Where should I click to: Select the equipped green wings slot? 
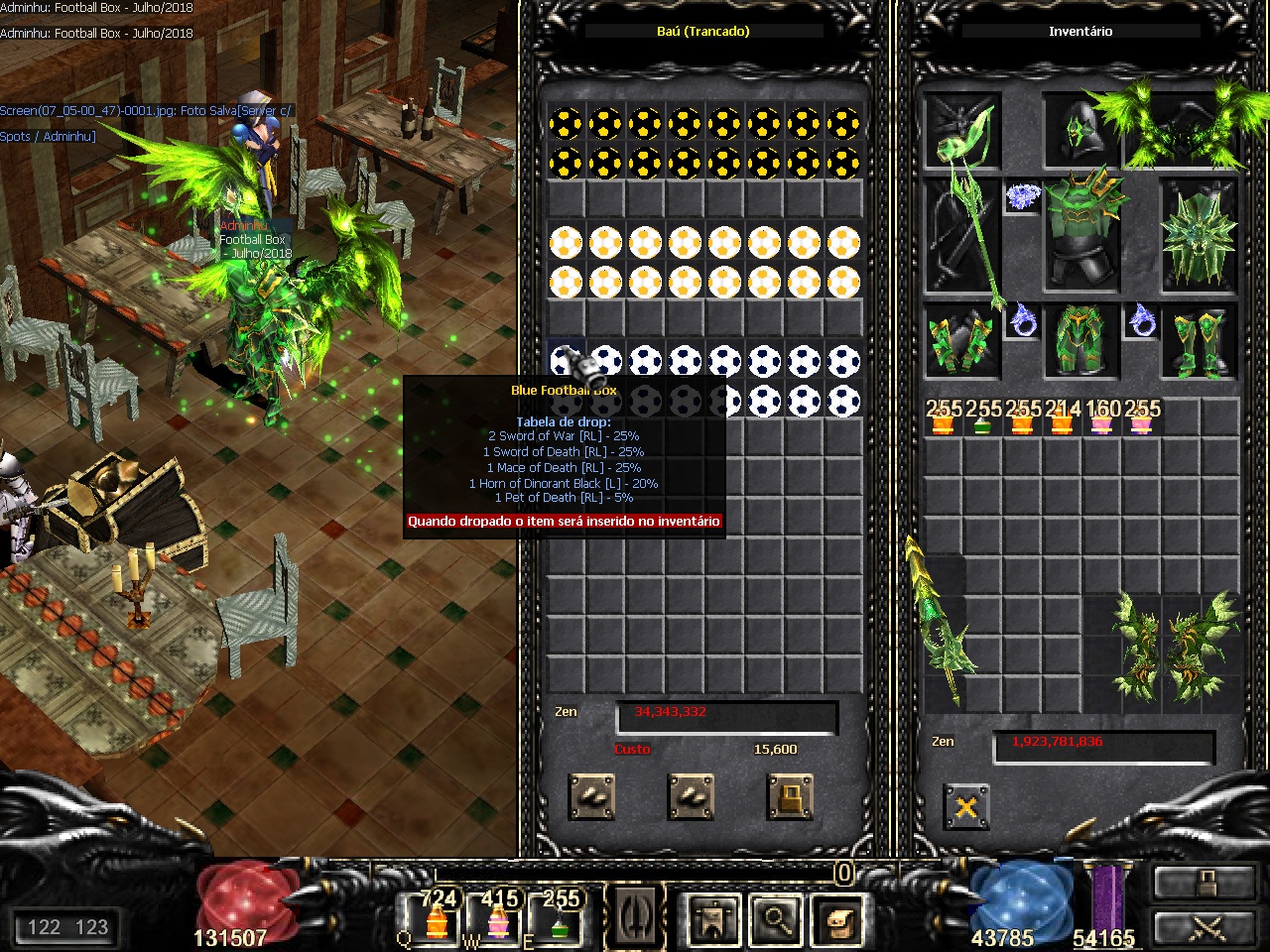coord(1181,129)
